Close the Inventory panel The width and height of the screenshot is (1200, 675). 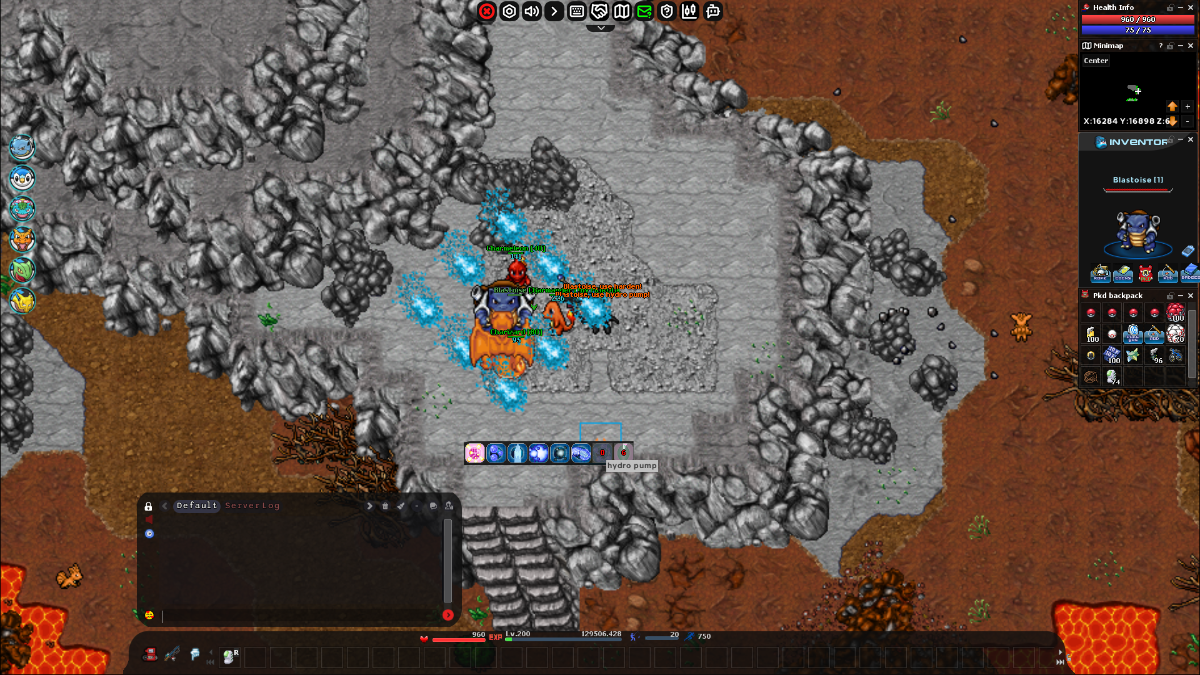click(1190, 141)
